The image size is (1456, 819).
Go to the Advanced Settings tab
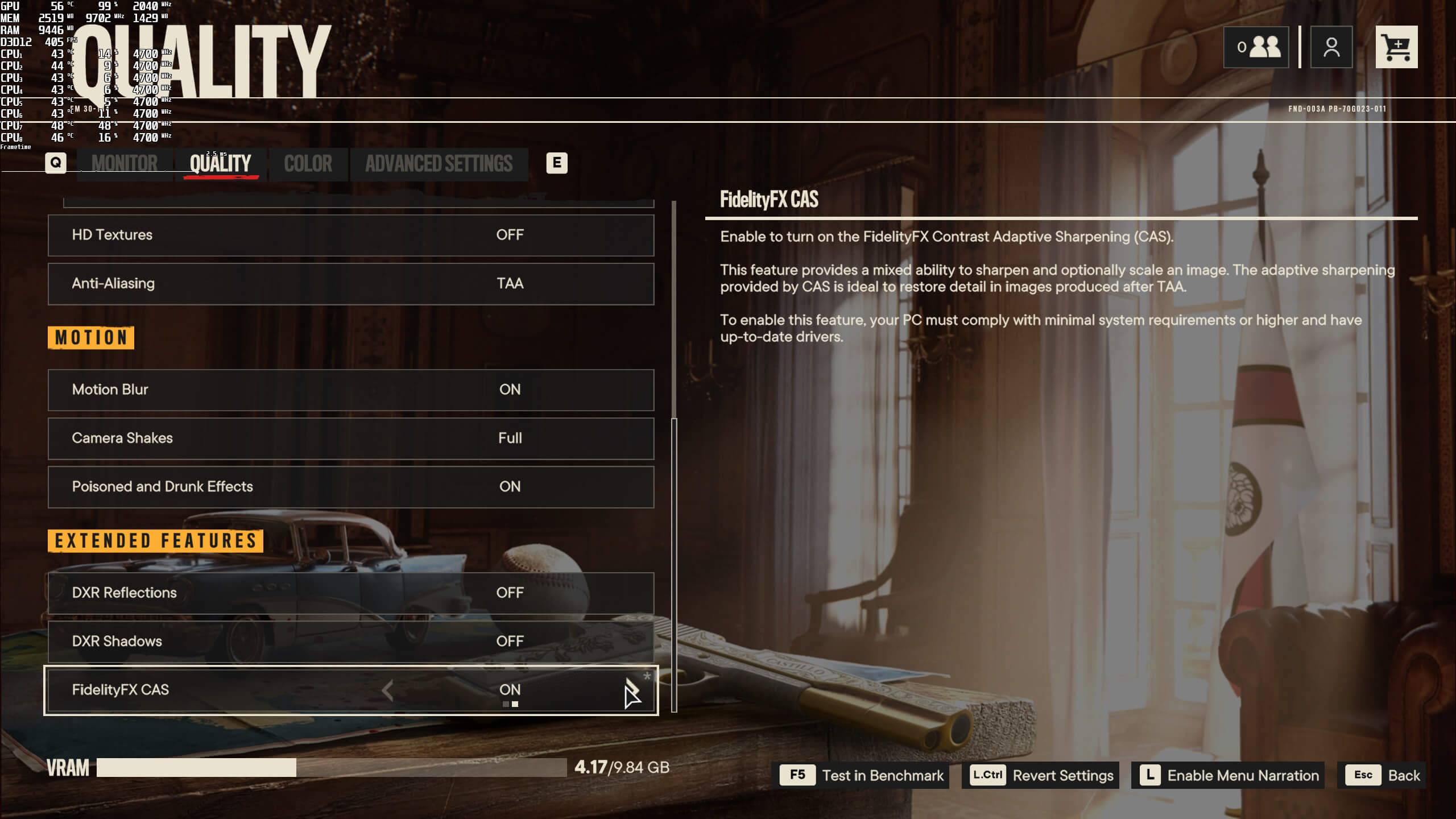pyautogui.click(x=439, y=164)
